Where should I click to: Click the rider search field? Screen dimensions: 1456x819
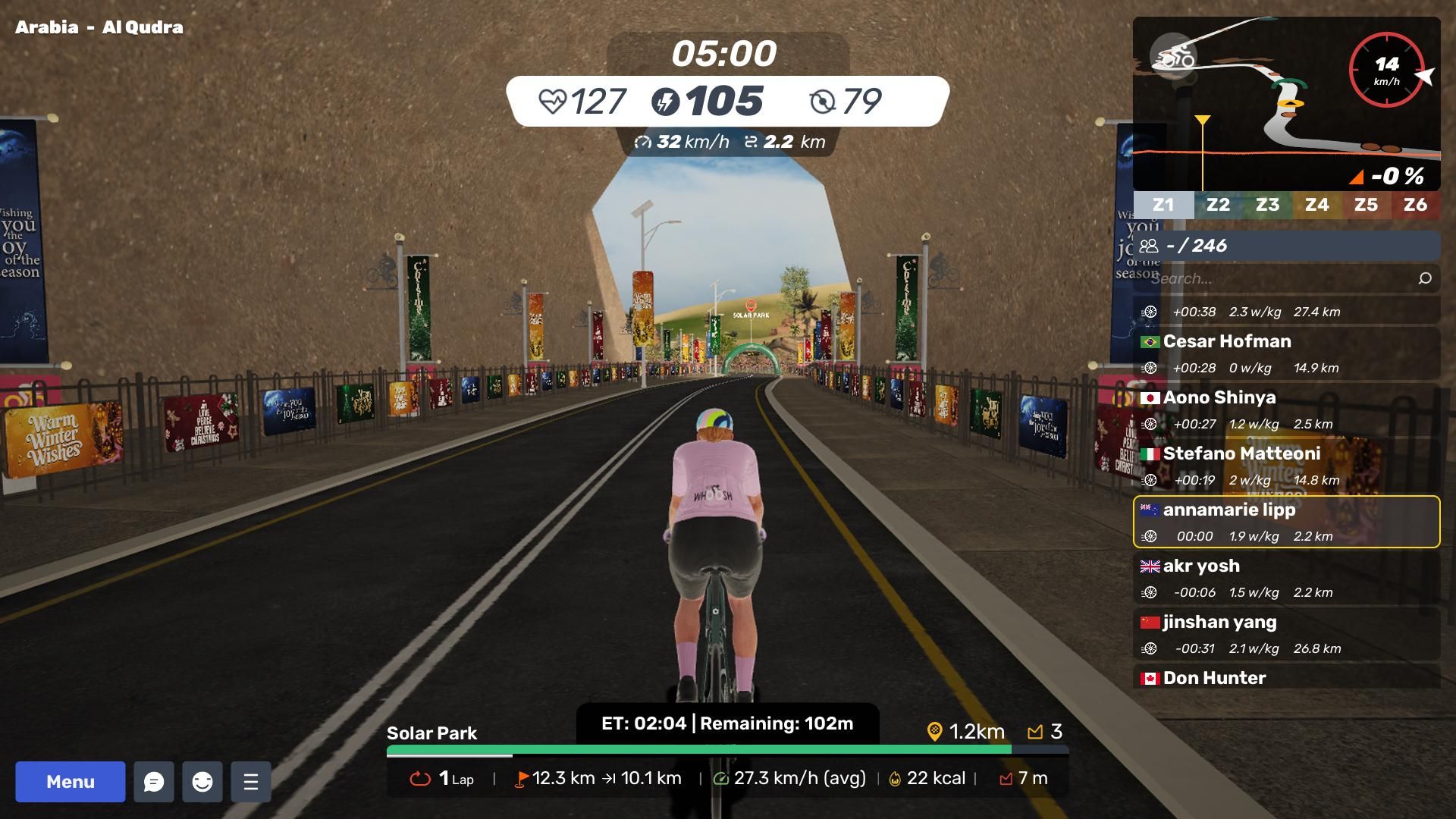pyautogui.click(x=1274, y=278)
